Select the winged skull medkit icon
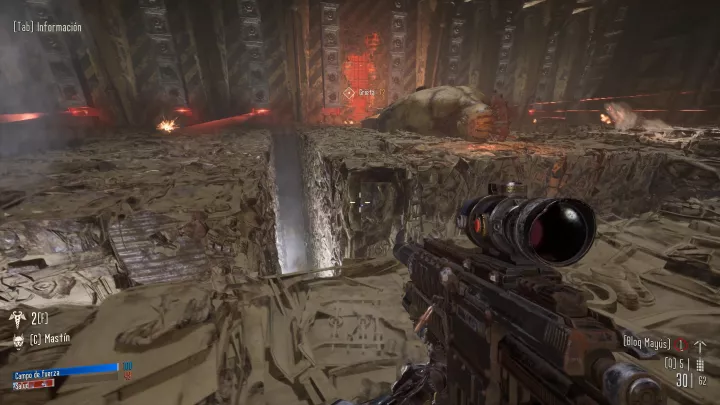720x405 pixels. click(x=17, y=317)
